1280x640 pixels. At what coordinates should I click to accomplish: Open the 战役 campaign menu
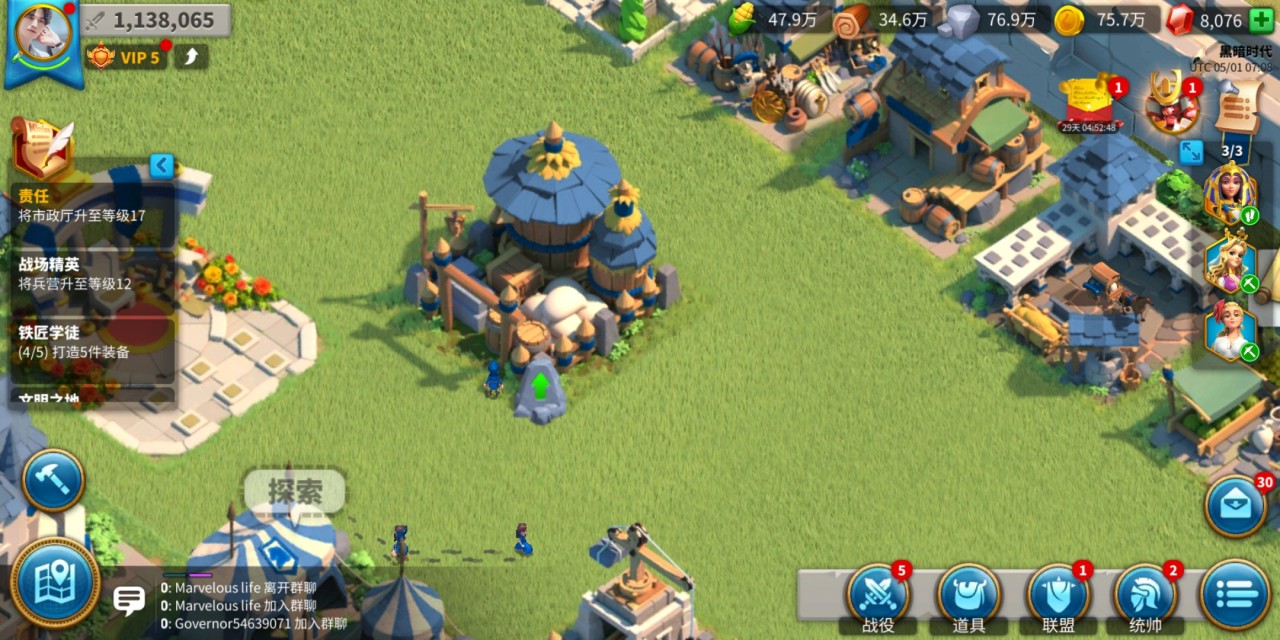point(878,597)
